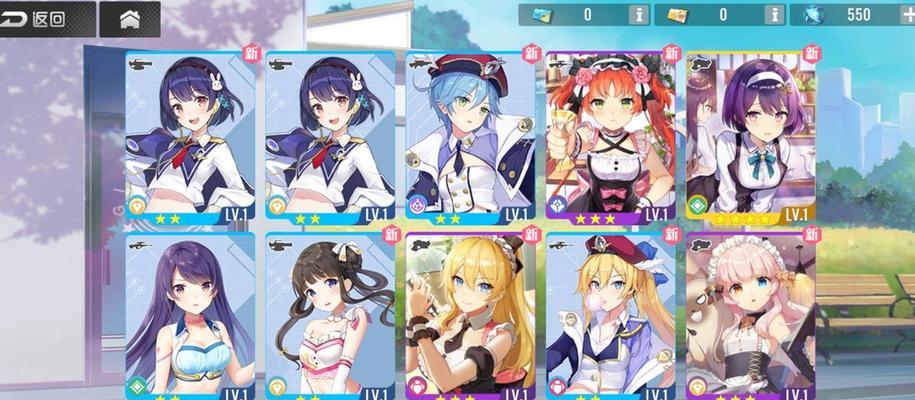Add more crystals with the plus button
The width and height of the screenshot is (915, 400).
point(907,15)
